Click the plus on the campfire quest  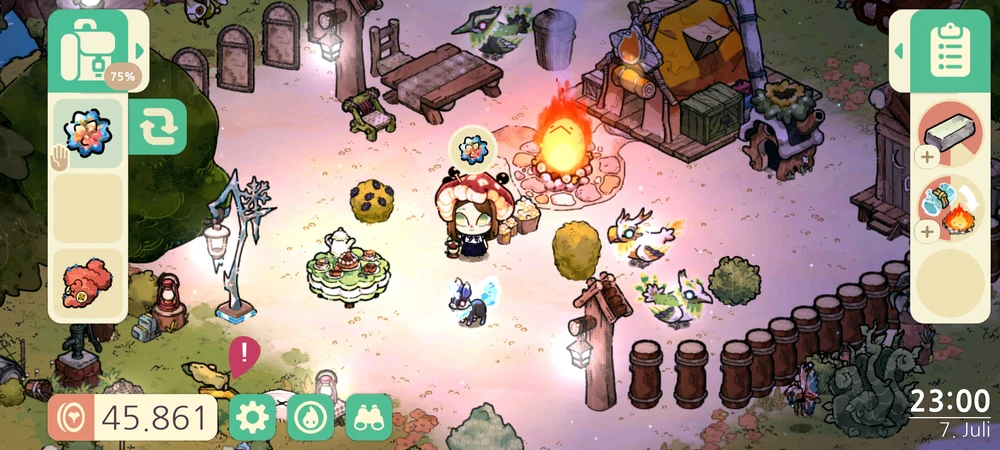tap(926, 232)
